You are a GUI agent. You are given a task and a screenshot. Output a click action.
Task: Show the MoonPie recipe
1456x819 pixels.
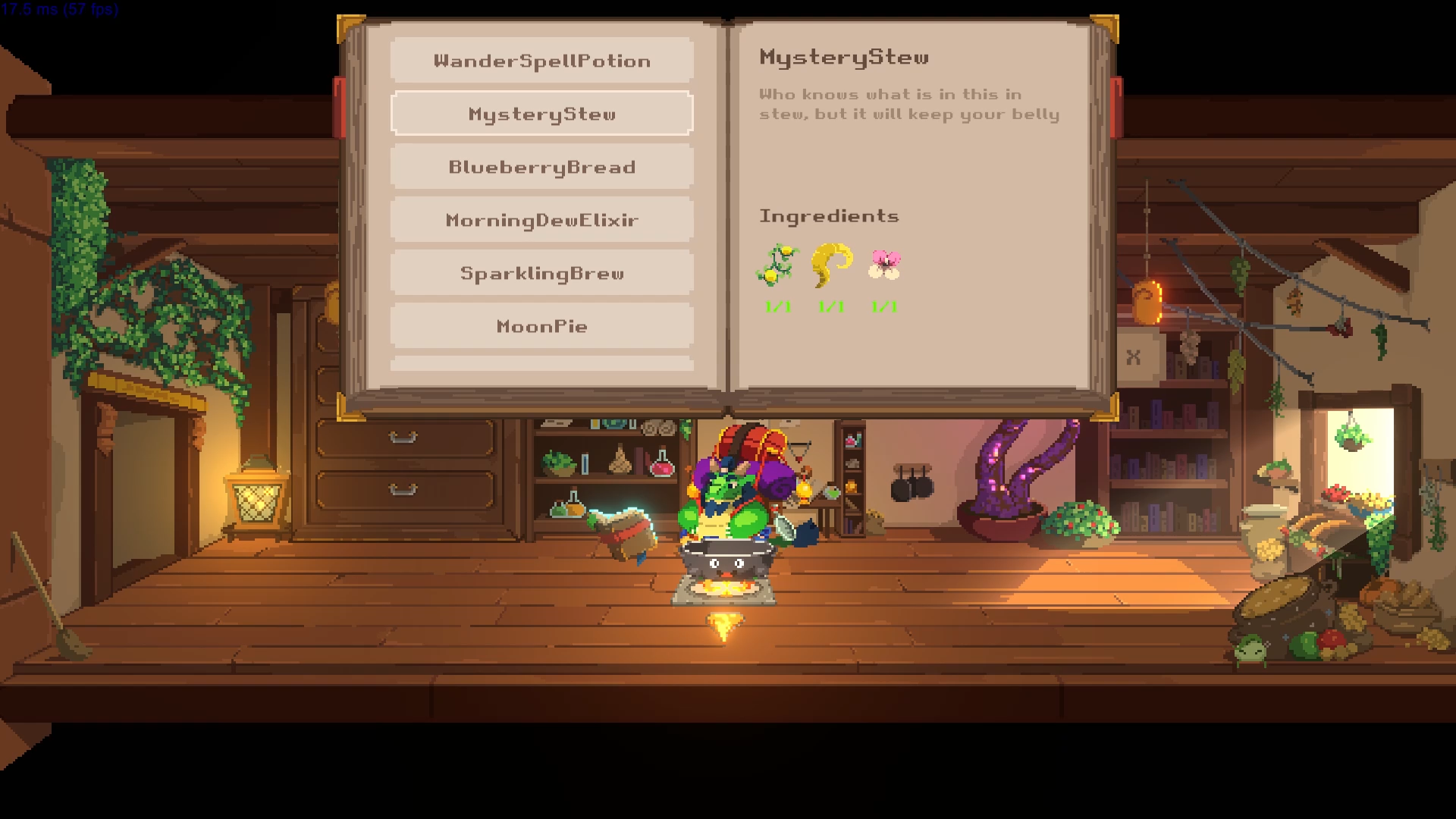541,326
